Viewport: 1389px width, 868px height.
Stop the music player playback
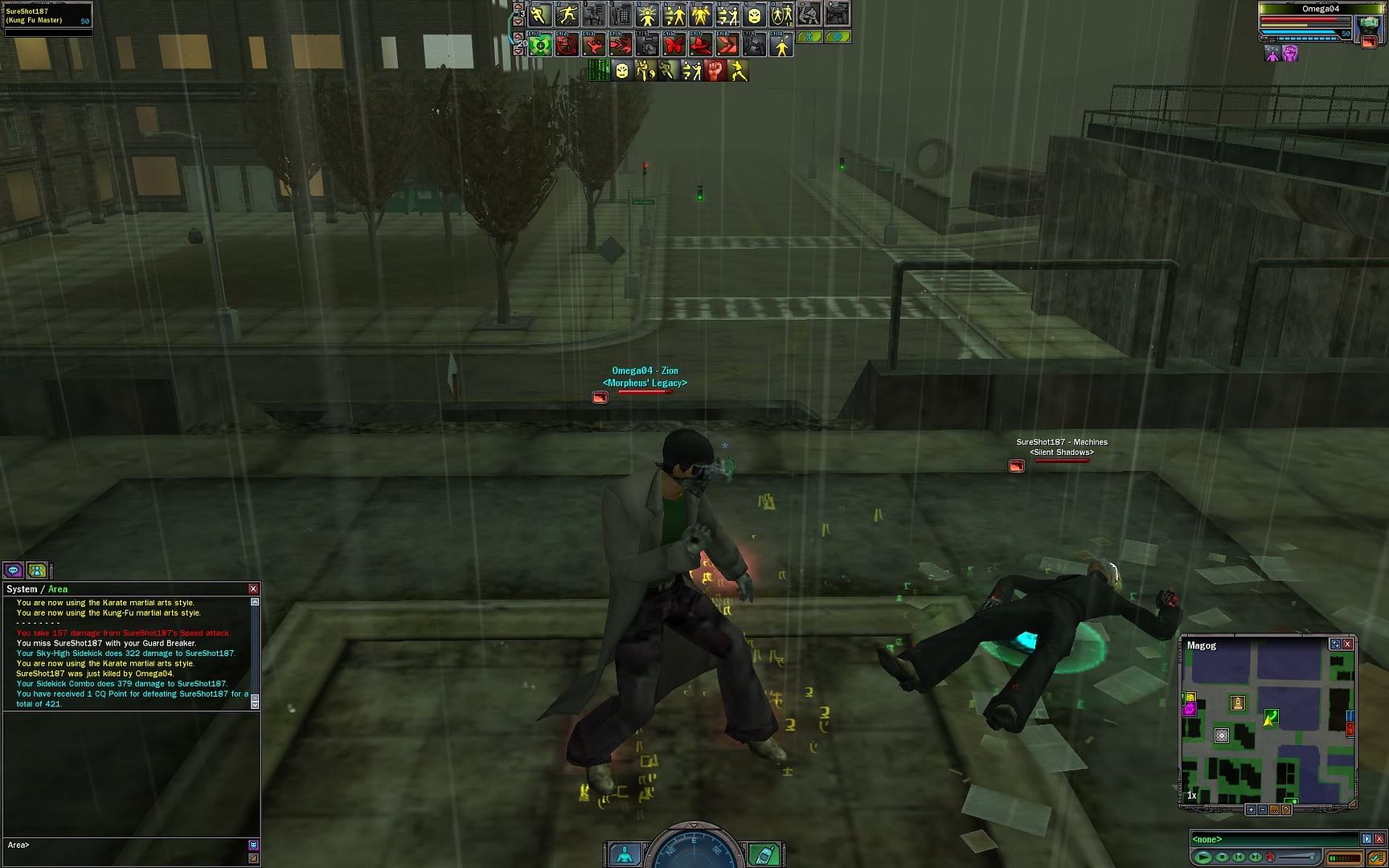tap(1222, 857)
